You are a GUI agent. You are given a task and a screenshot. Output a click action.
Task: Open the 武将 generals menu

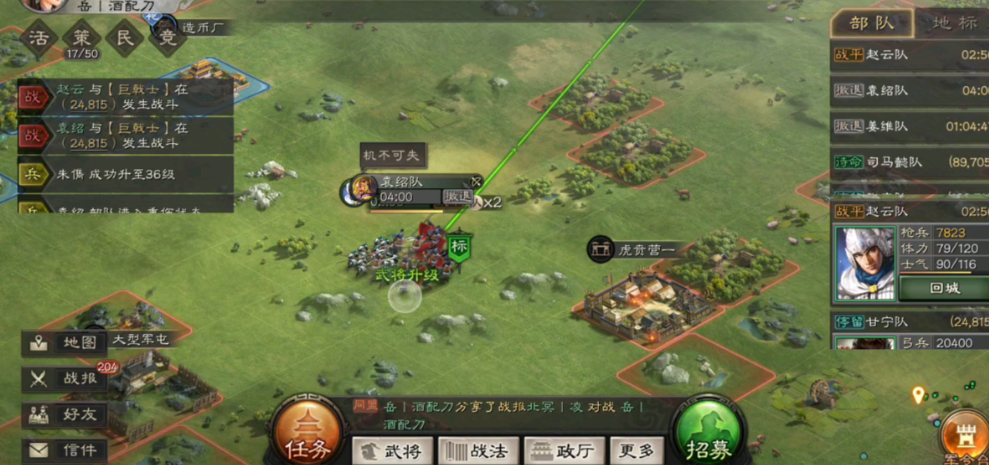click(392, 452)
